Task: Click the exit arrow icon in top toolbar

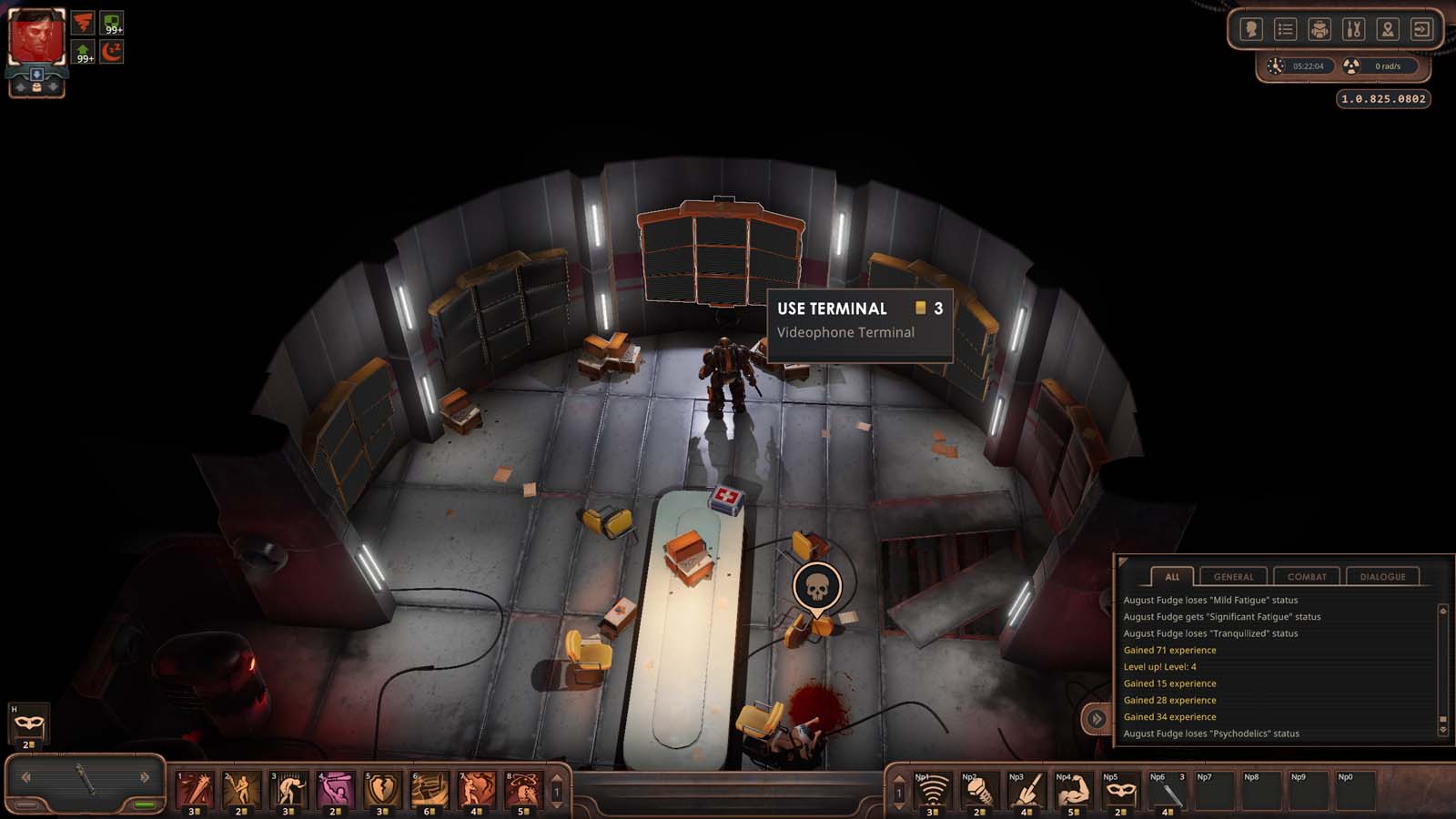Action: (x=1422, y=28)
